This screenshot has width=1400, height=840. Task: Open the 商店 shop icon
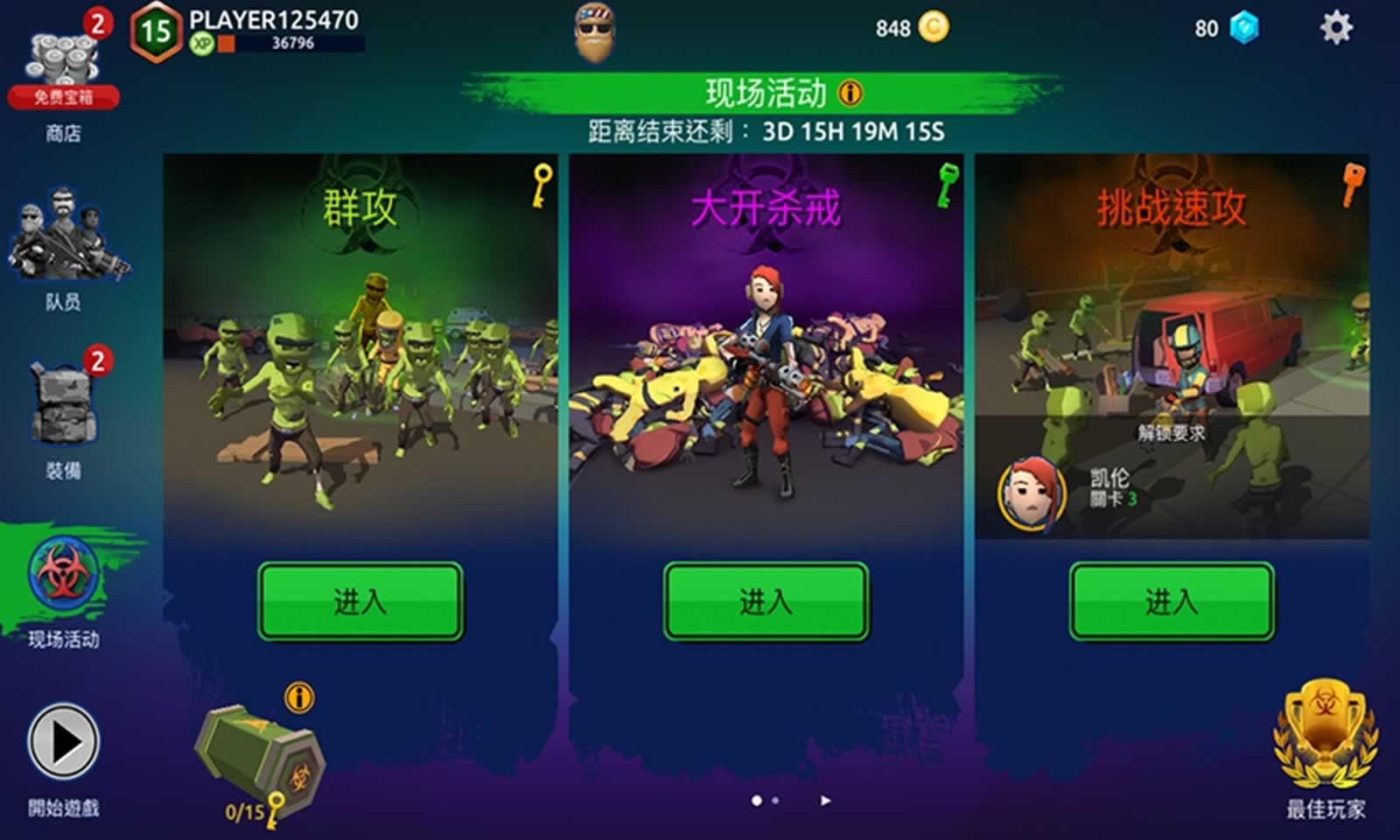point(59,52)
